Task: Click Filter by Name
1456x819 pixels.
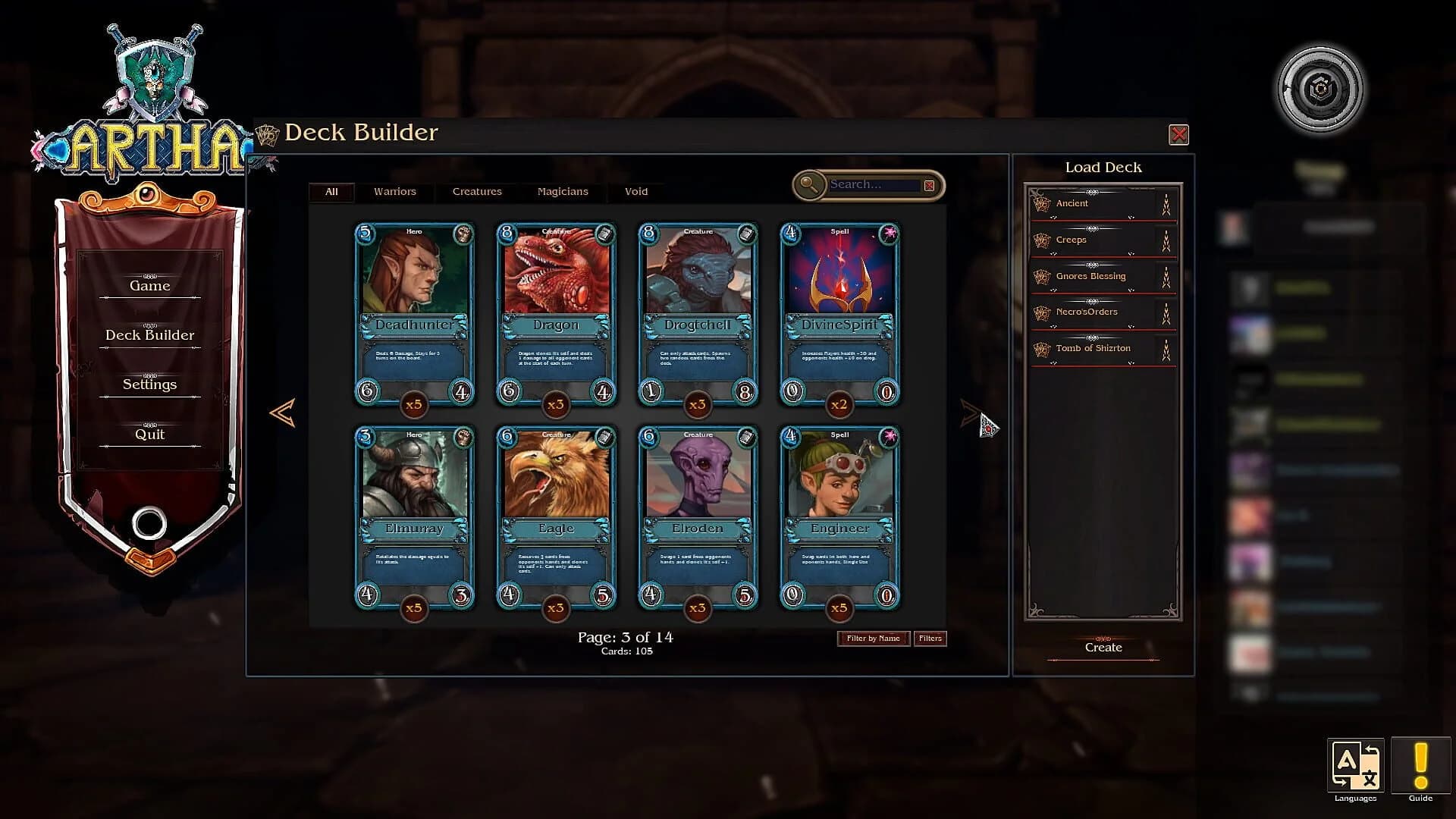Action: tap(873, 638)
